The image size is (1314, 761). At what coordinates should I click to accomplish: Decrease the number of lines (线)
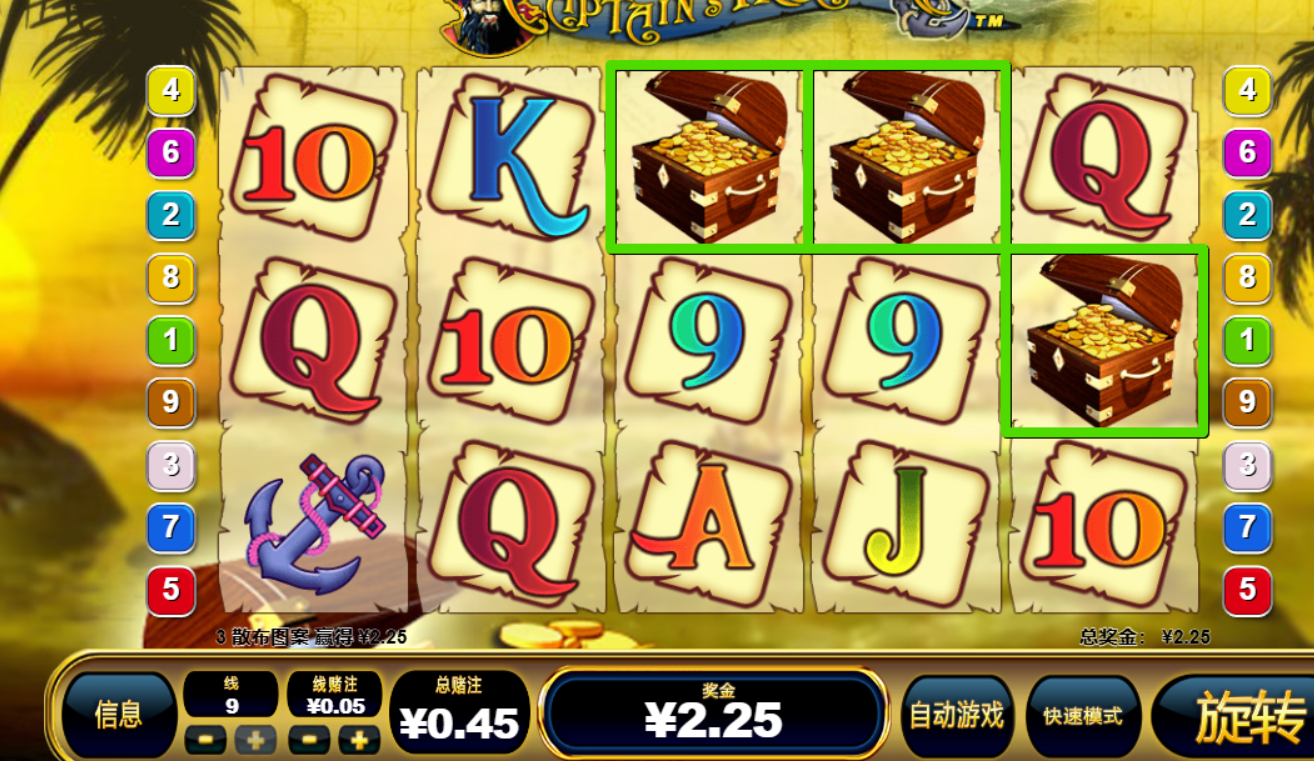pos(203,740)
